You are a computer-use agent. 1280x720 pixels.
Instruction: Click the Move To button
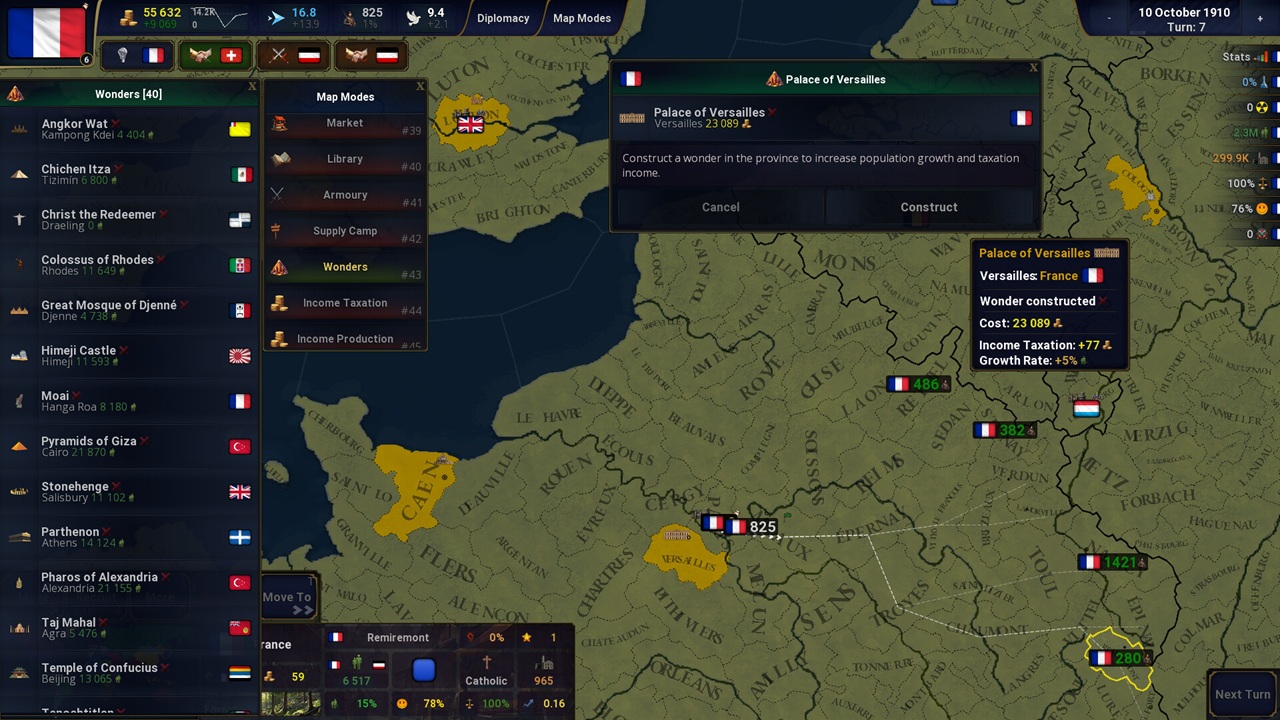point(287,598)
